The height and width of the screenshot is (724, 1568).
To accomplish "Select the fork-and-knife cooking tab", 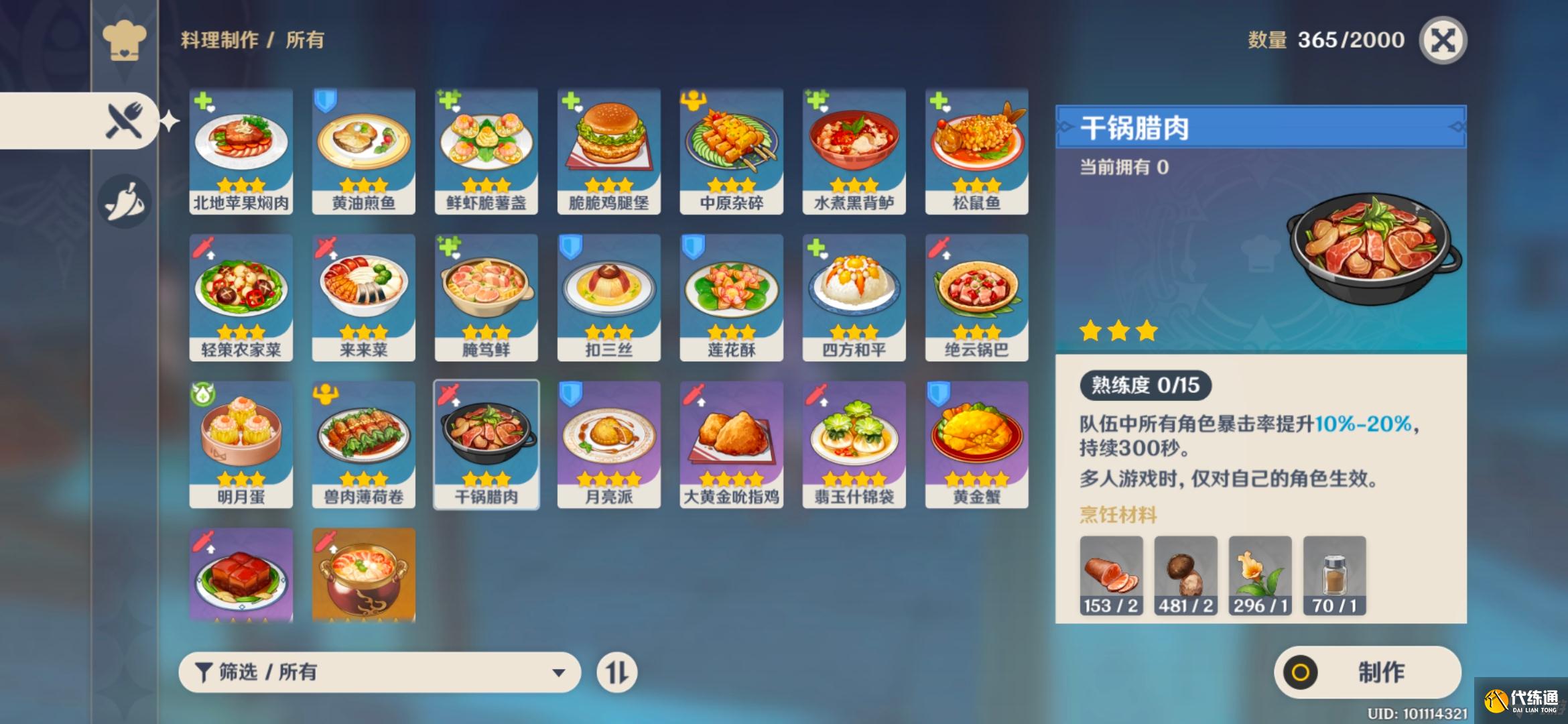I will click(x=125, y=119).
